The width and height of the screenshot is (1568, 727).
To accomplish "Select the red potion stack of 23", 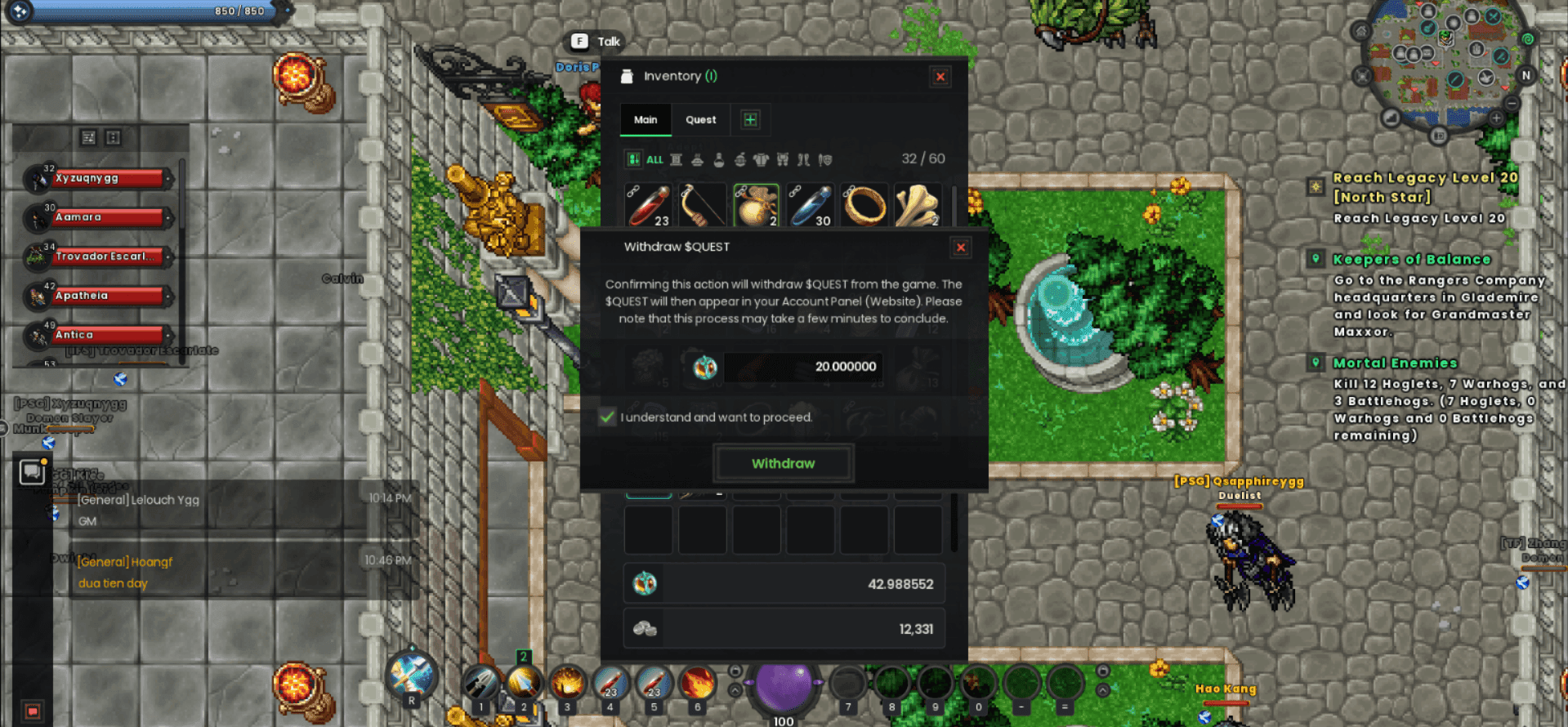I will pyautogui.click(x=648, y=204).
